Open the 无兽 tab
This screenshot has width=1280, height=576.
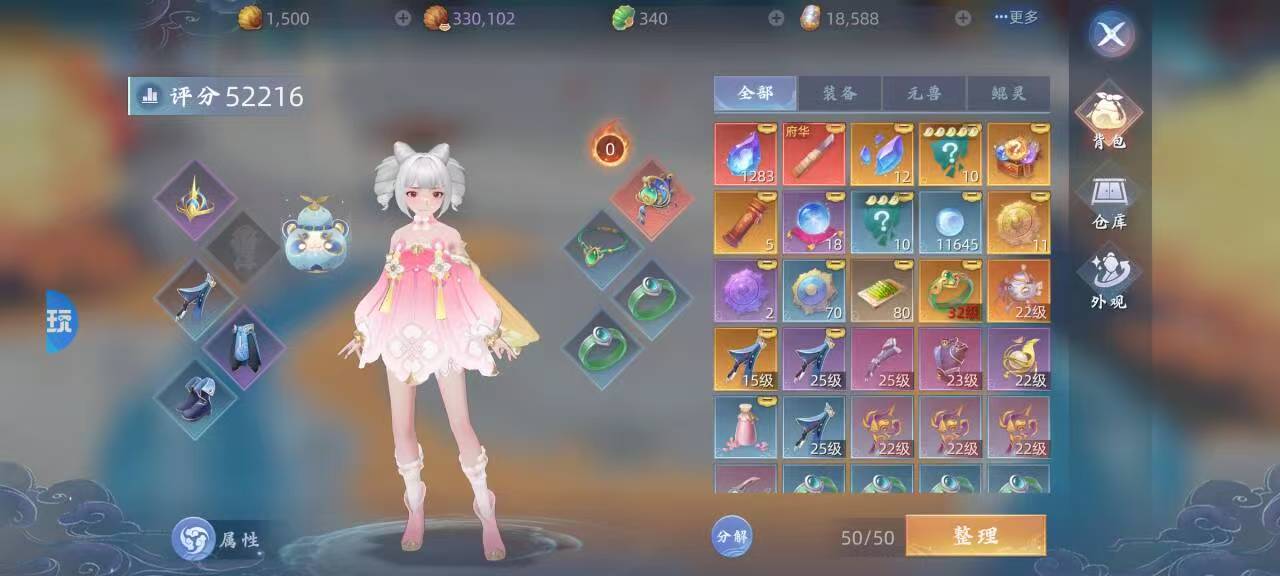923,93
